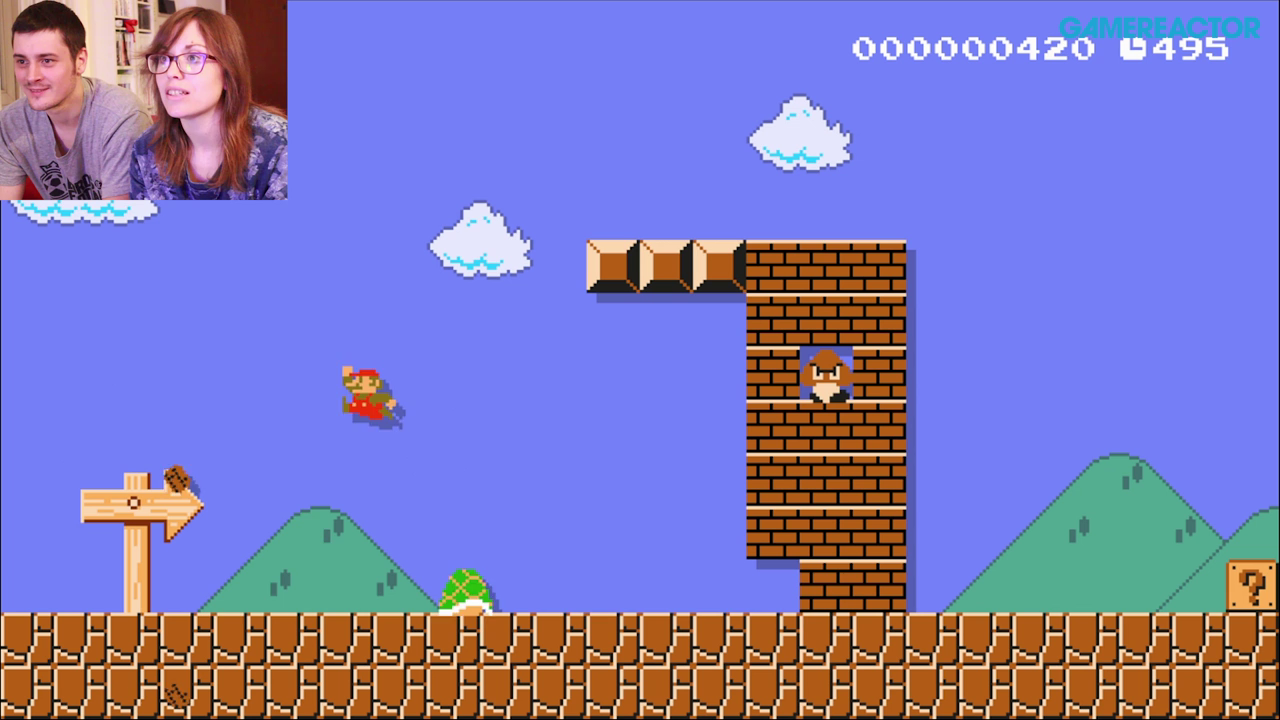Click the hard block row atop the tower
This screenshot has height=720, width=1280.
point(665,263)
